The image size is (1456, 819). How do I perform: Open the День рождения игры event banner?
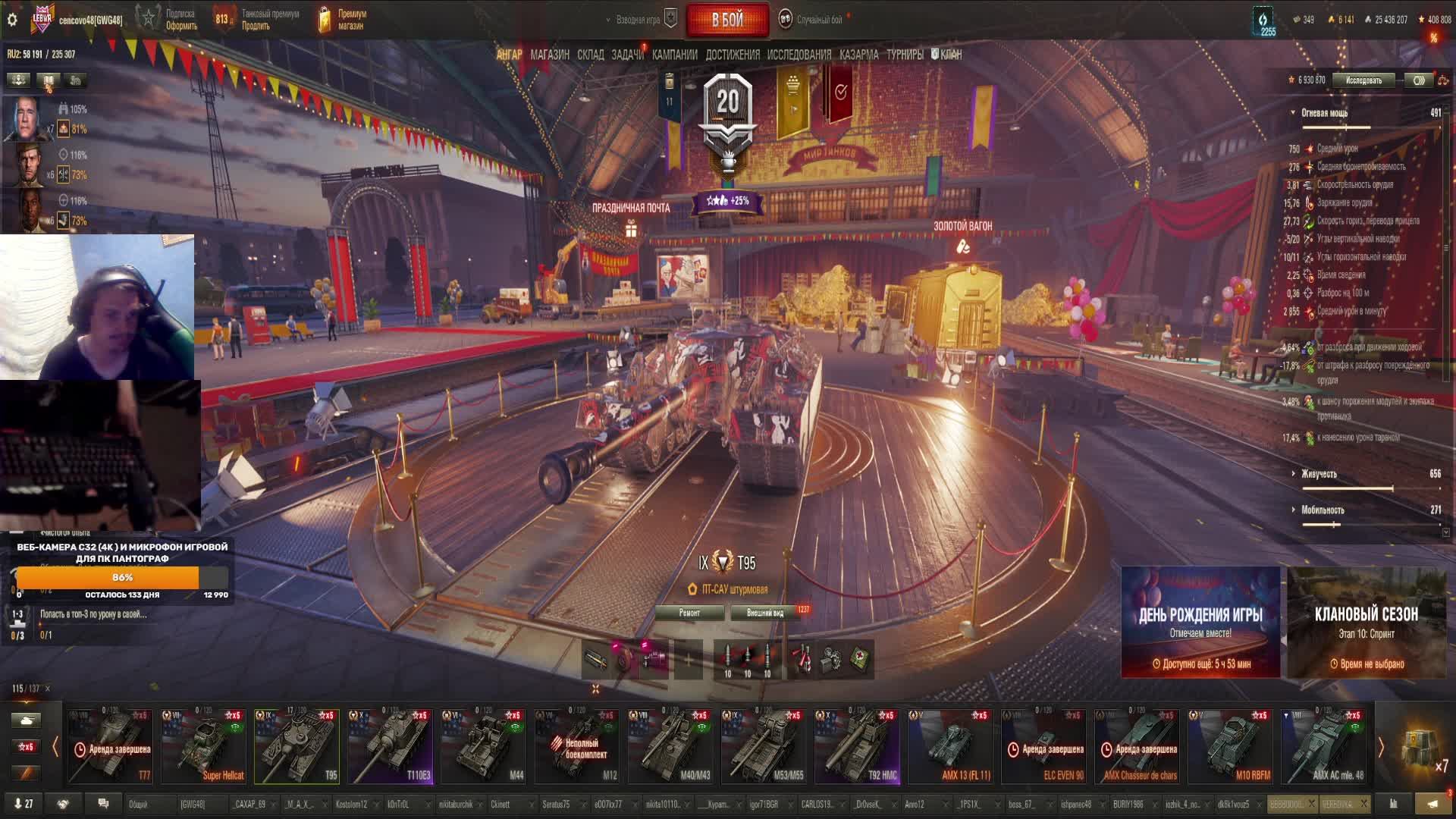coord(1200,622)
